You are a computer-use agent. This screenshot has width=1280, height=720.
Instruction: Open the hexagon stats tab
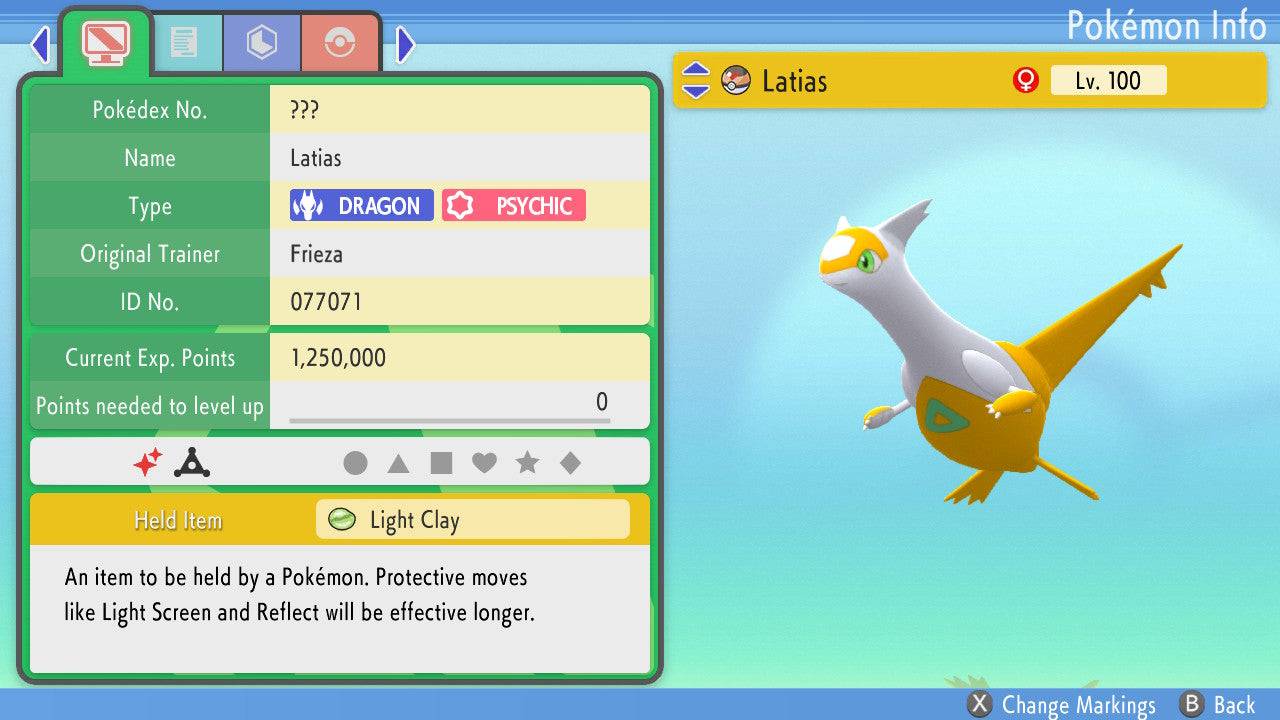(x=262, y=42)
